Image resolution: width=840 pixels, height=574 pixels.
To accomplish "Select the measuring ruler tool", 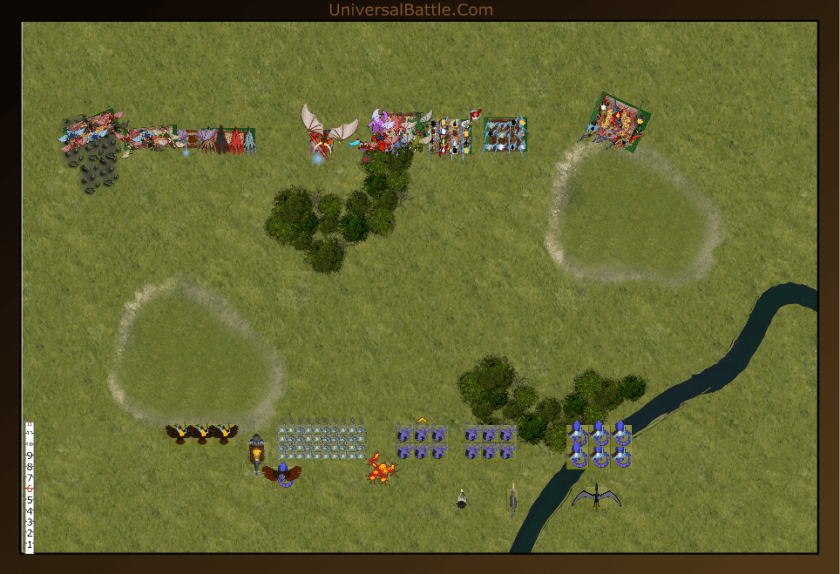I will [30, 487].
